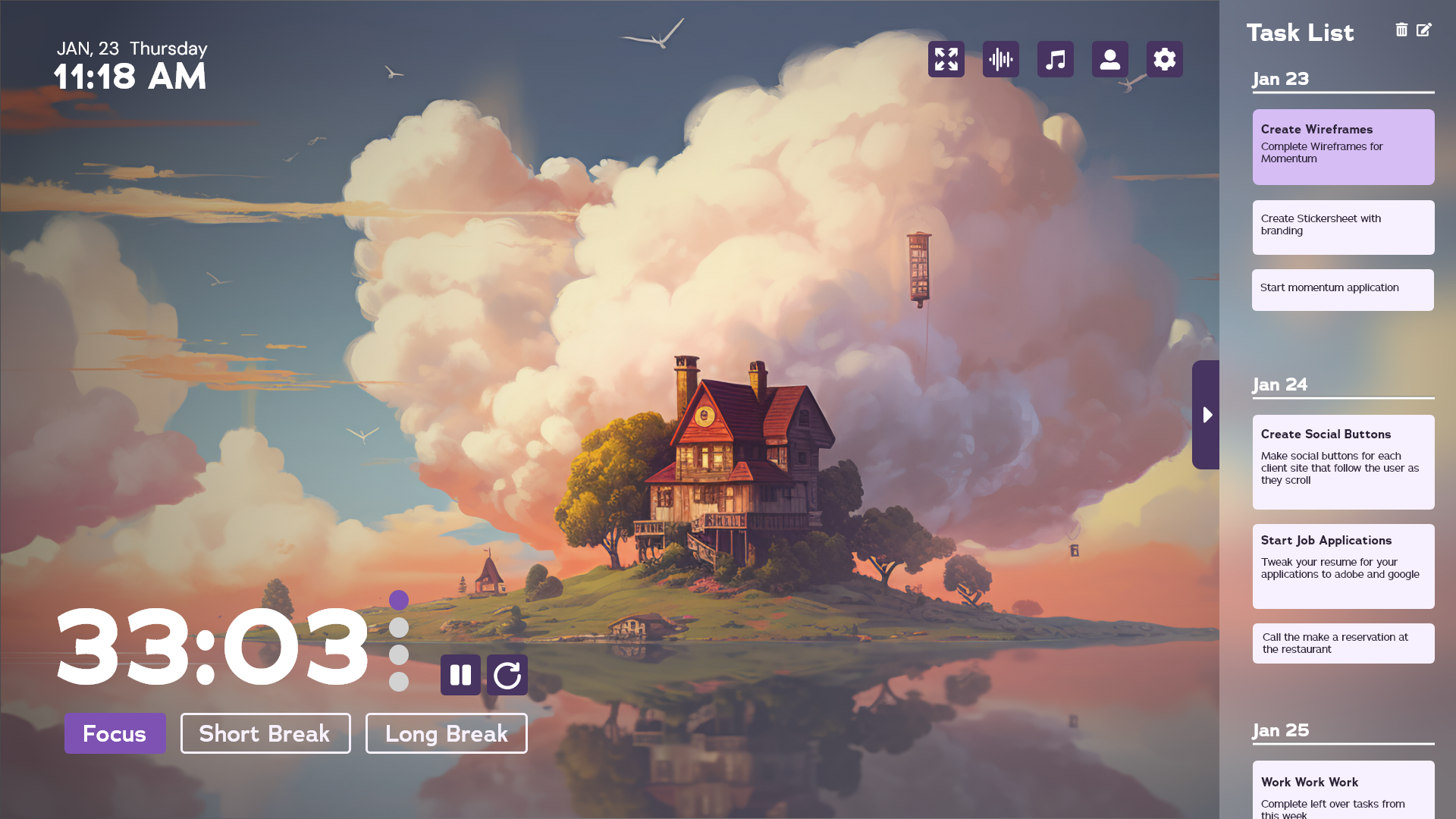This screenshot has width=1456, height=819.
Task: Switch to Short Break mode
Action: point(265,733)
